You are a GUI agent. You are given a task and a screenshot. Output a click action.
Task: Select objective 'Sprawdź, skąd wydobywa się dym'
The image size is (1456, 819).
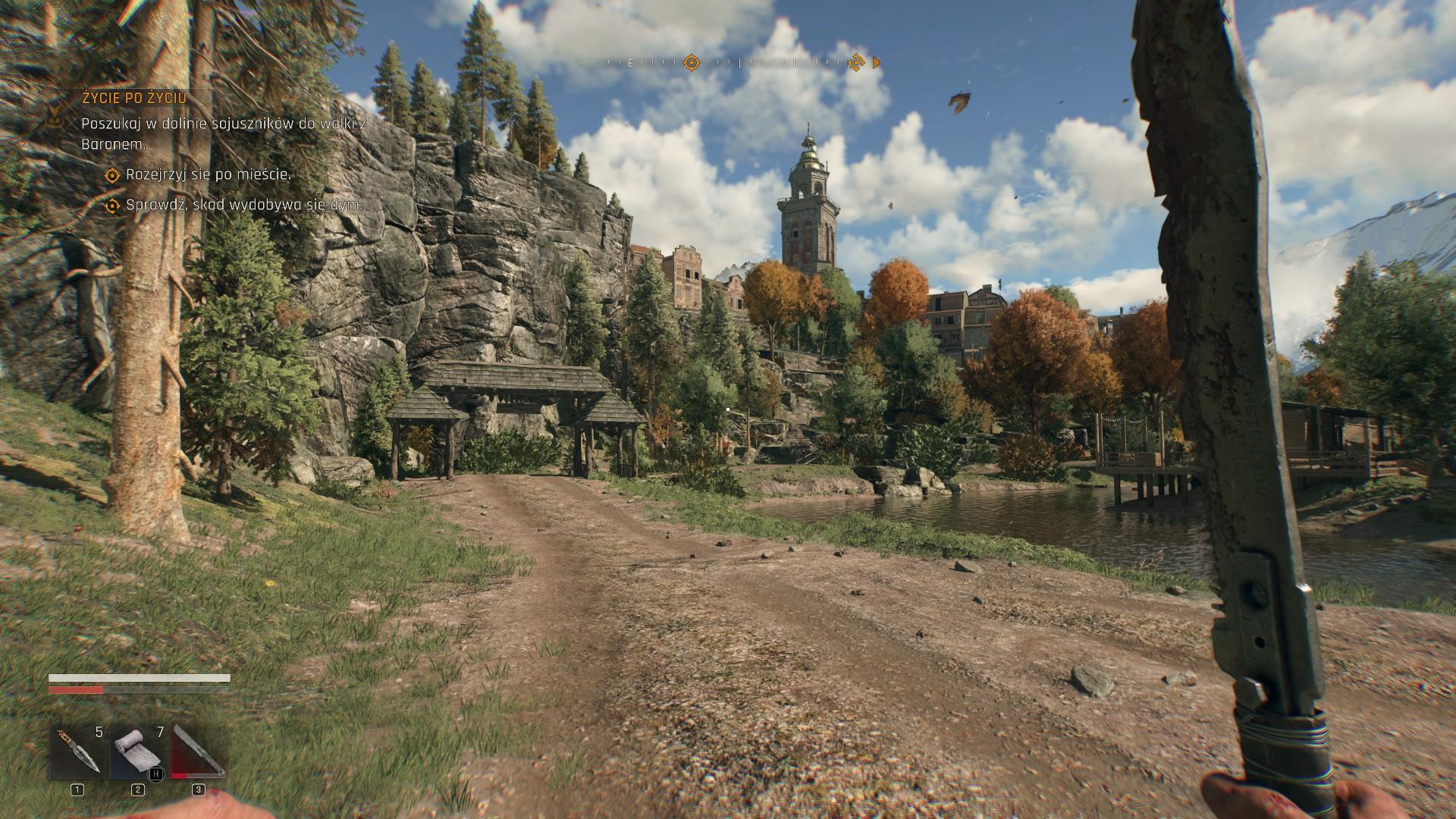point(243,206)
